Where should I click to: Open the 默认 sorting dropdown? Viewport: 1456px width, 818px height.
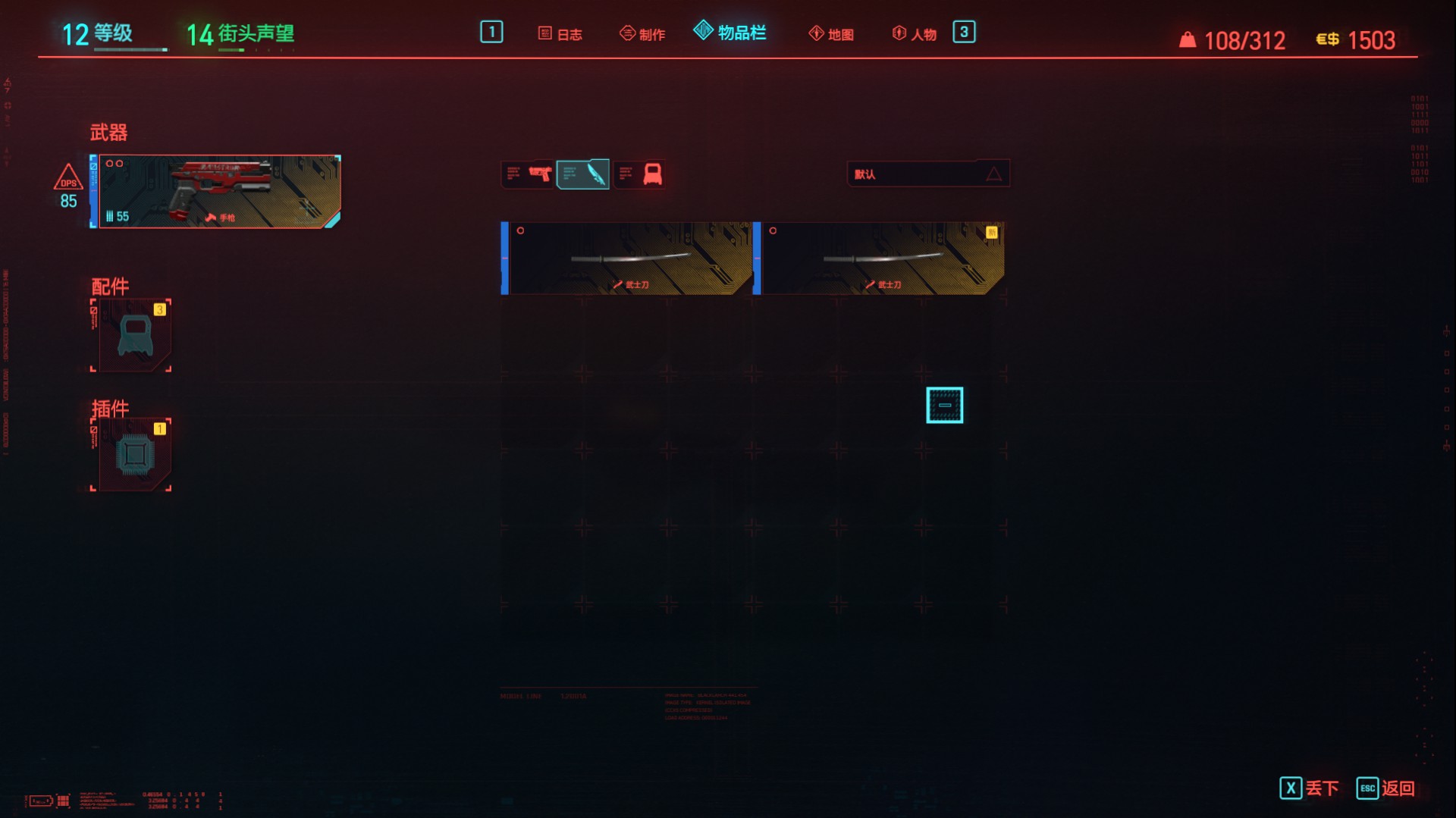(x=910, y=173)
